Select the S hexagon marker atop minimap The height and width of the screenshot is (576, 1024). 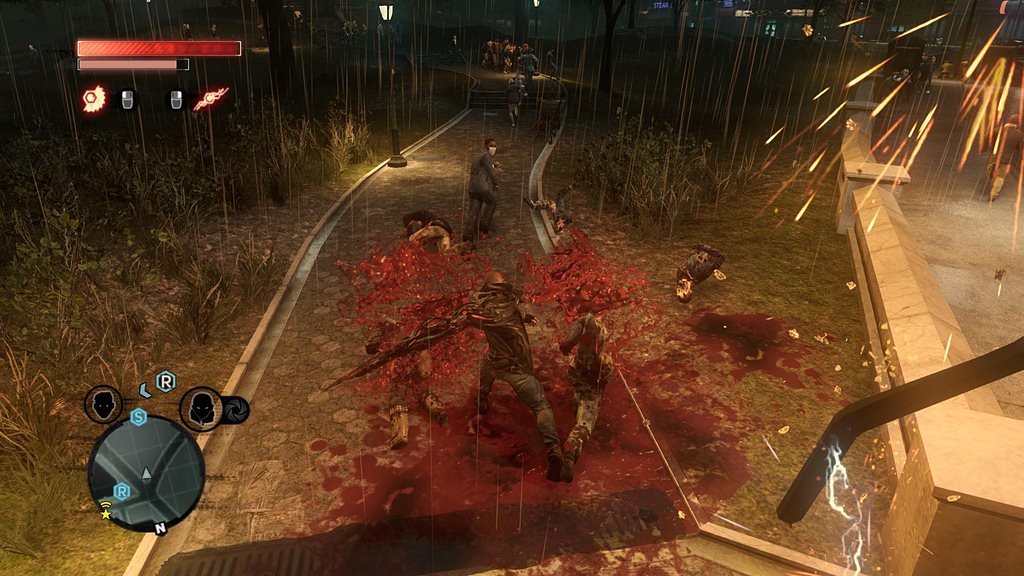click(x=138, y=416)
